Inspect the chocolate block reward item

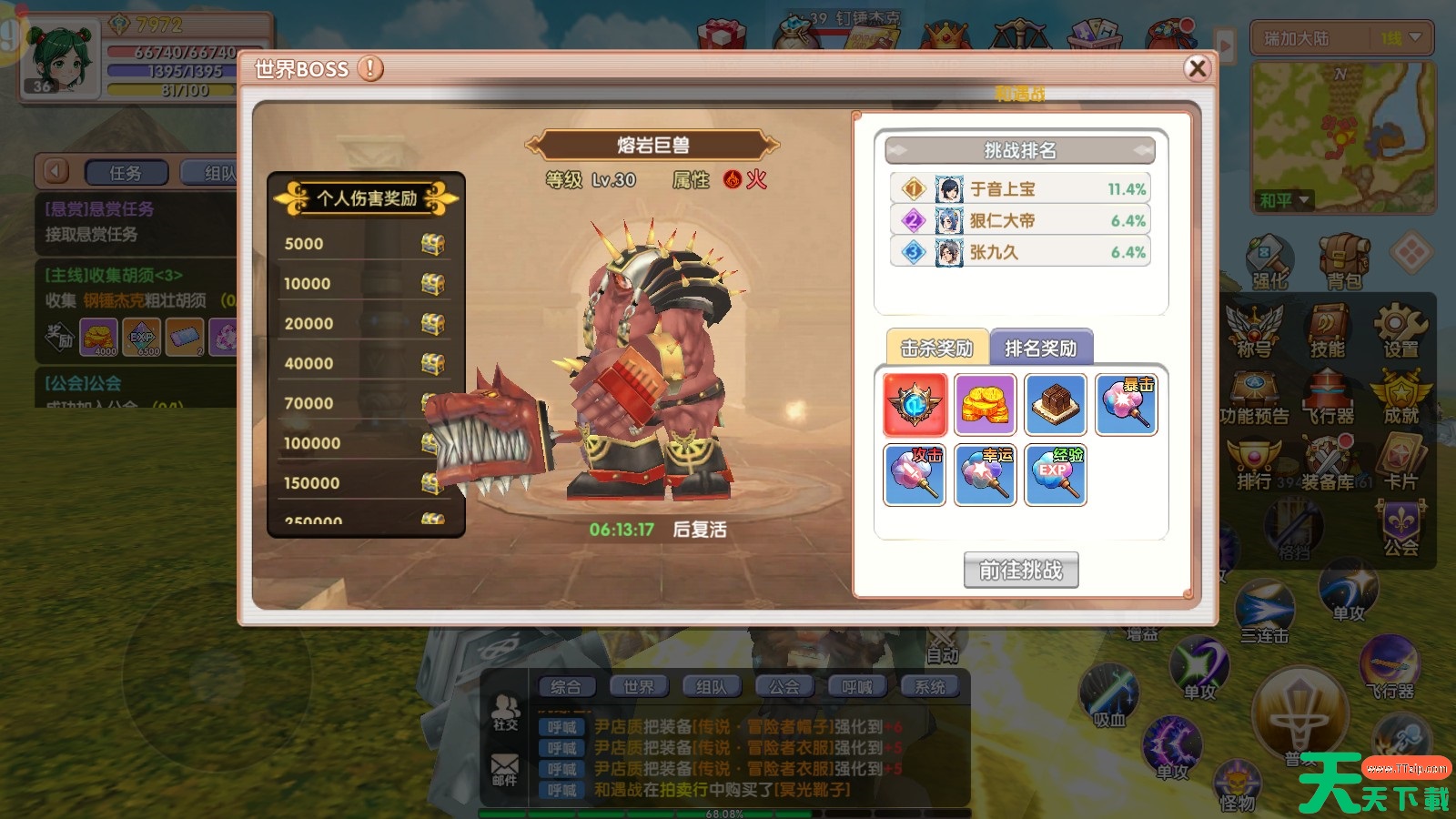[x=1056, y=404]
